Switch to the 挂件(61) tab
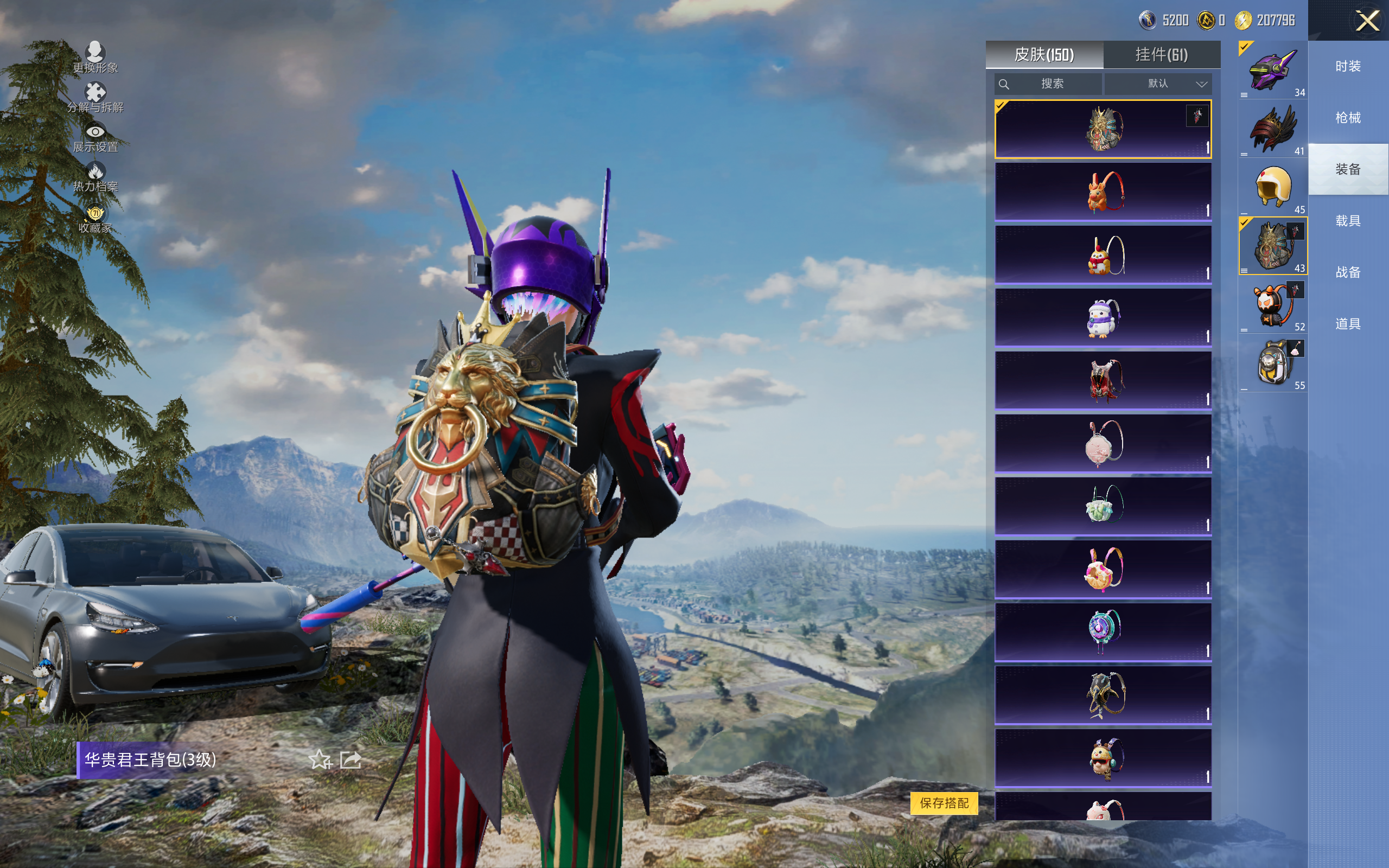1389x868 pixels. (1161, 55)
